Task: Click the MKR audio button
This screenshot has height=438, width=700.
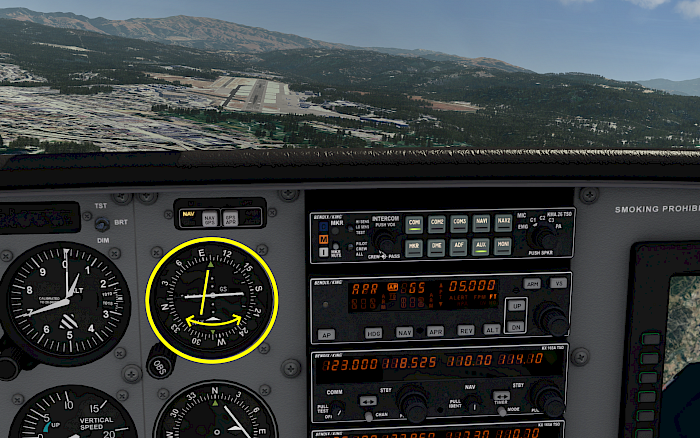Action: click(414, 246)
